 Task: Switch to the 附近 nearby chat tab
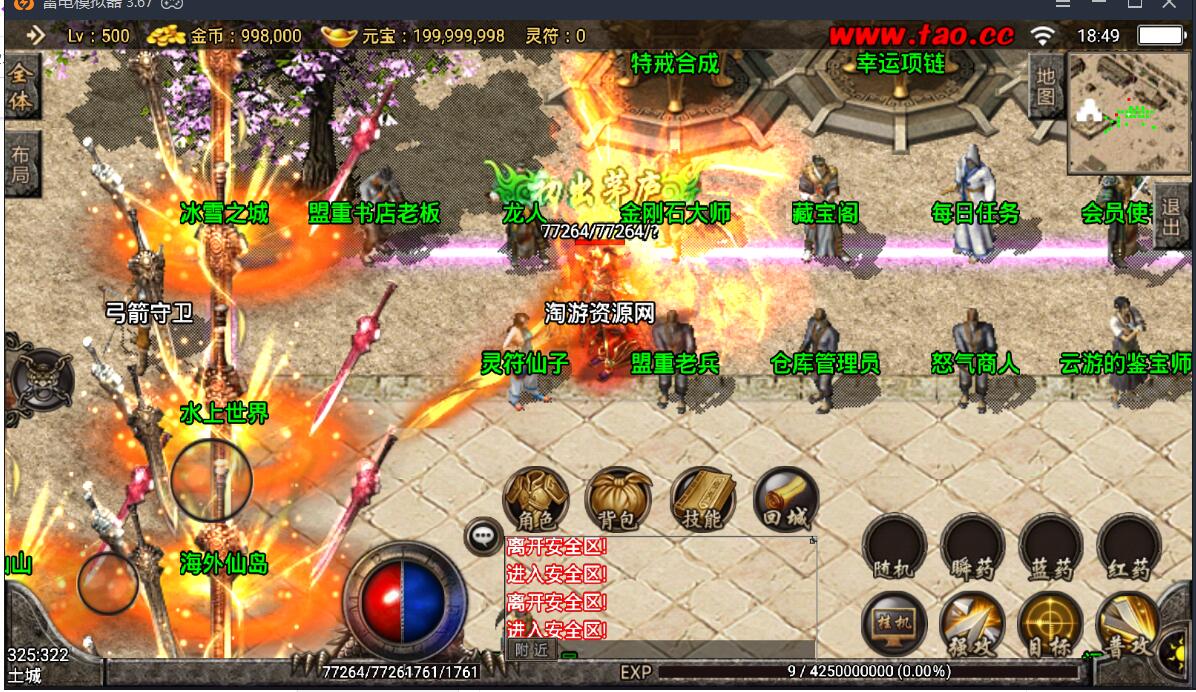click(x=530, y=649)
